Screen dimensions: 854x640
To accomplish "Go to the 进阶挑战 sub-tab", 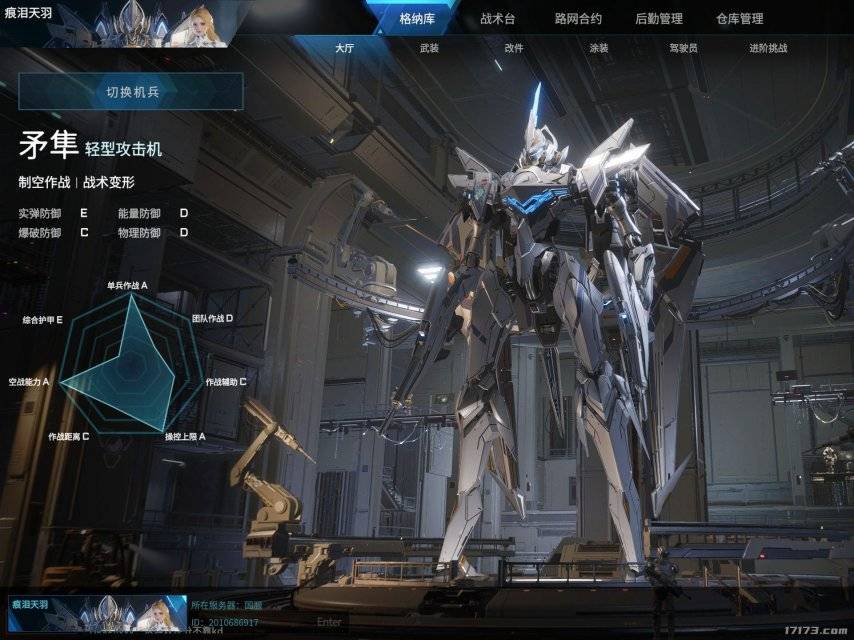I will tap(768, 48).
